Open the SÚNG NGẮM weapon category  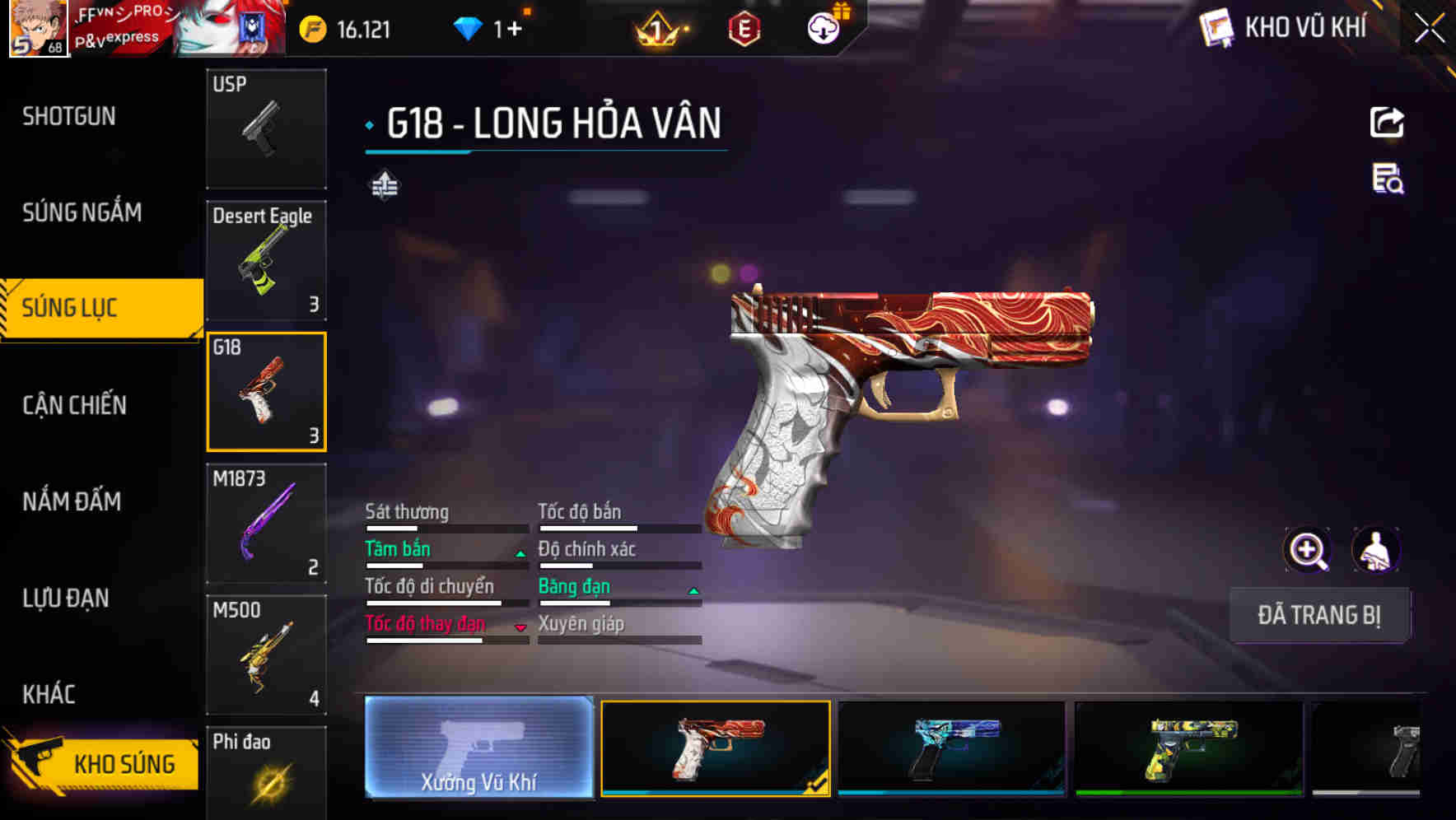82,212
